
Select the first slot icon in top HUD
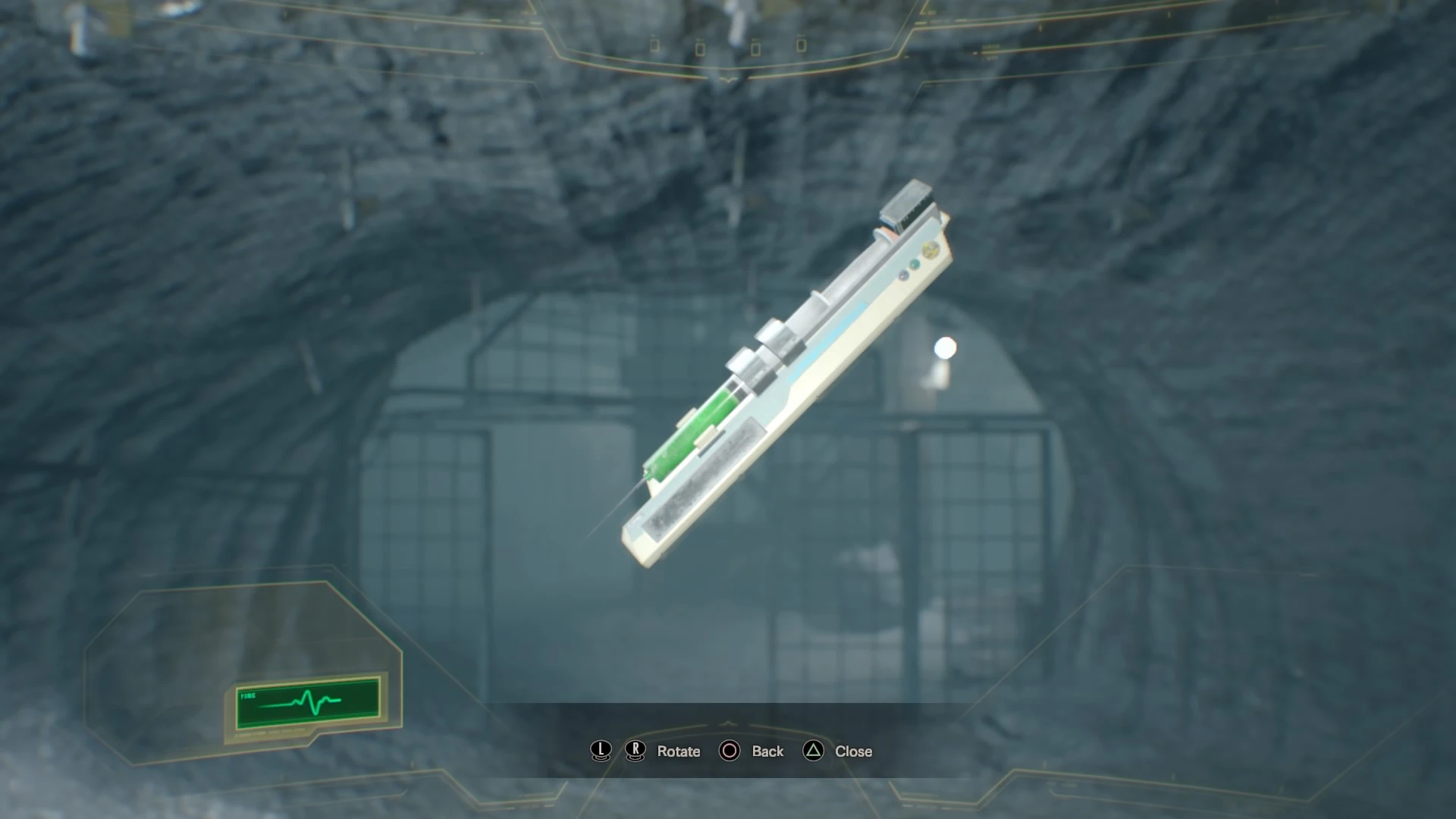pyautogui.click(x=654, y=44)
